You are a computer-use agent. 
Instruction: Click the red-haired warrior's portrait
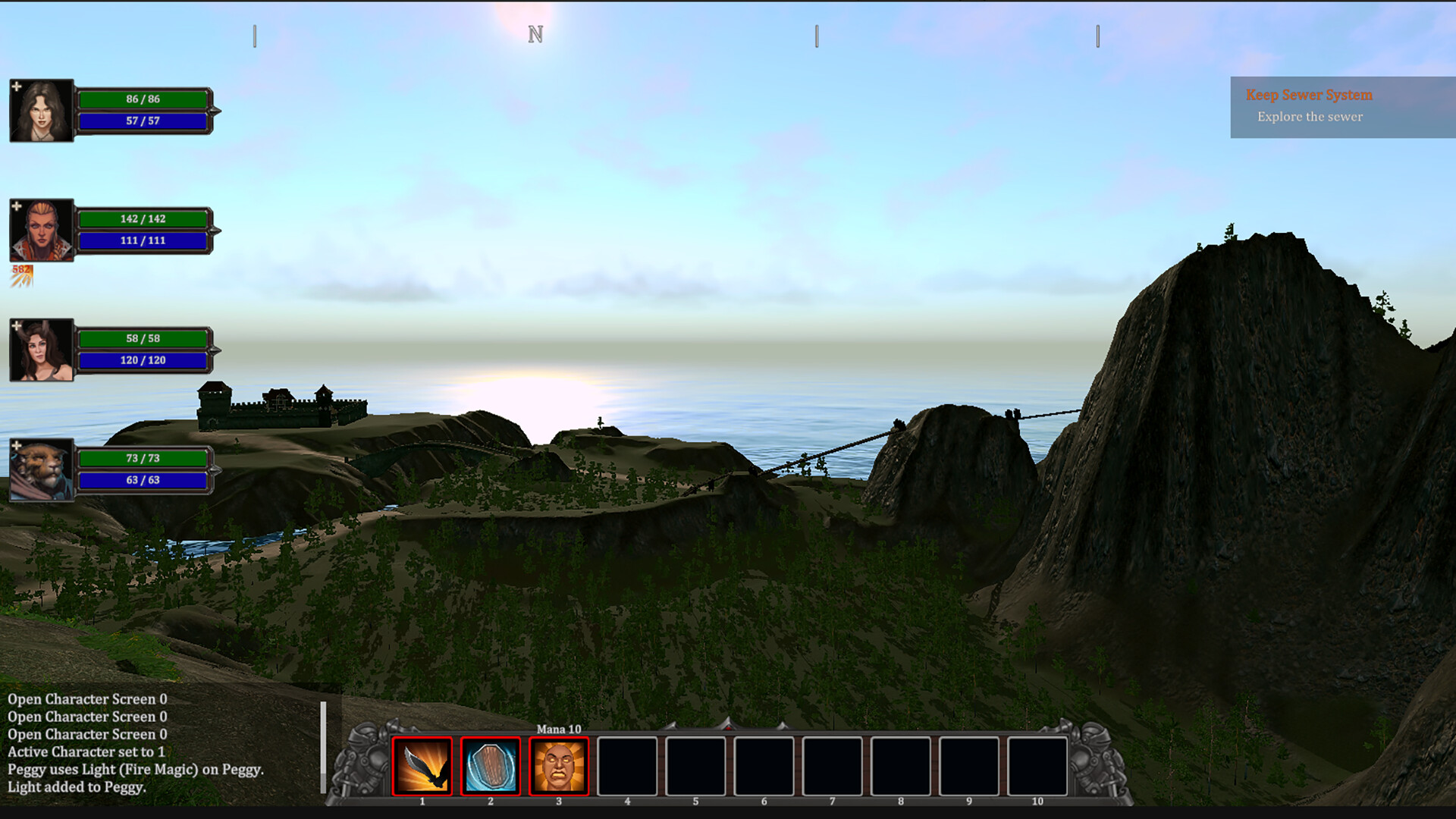pyautogui.click(x=41, y=229)
